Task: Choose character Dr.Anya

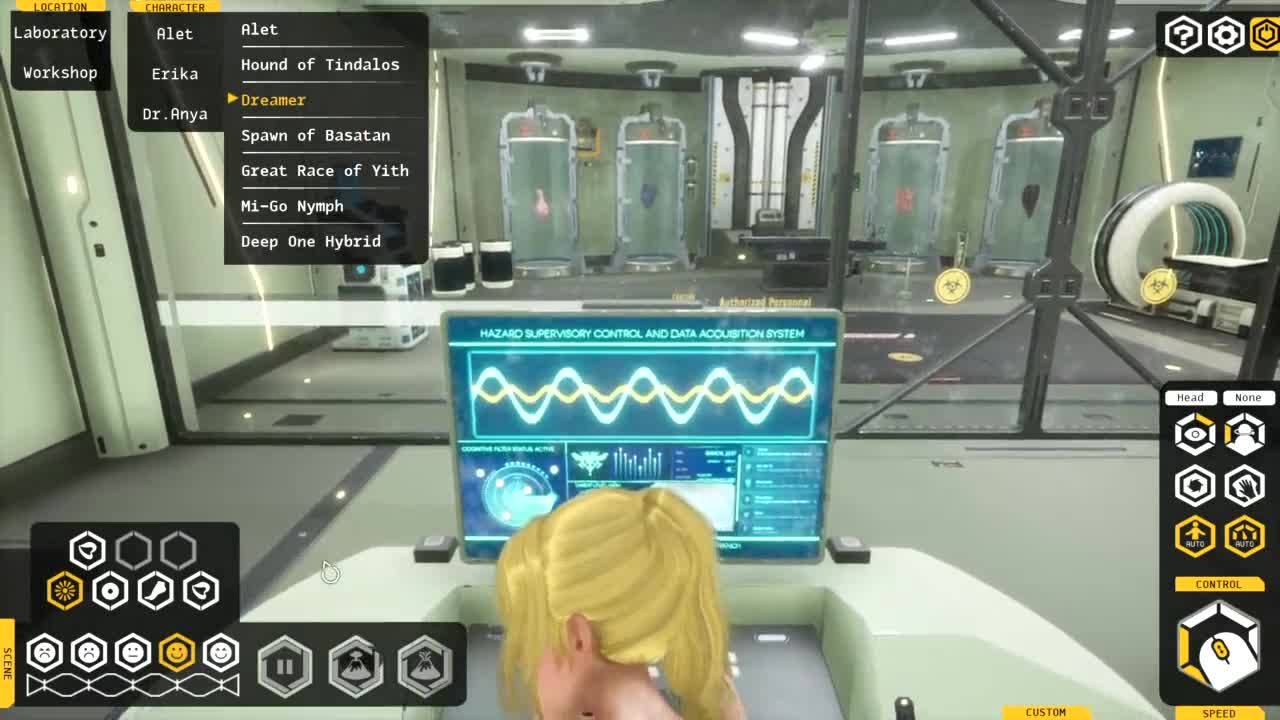Action: (x=175, y=114)
